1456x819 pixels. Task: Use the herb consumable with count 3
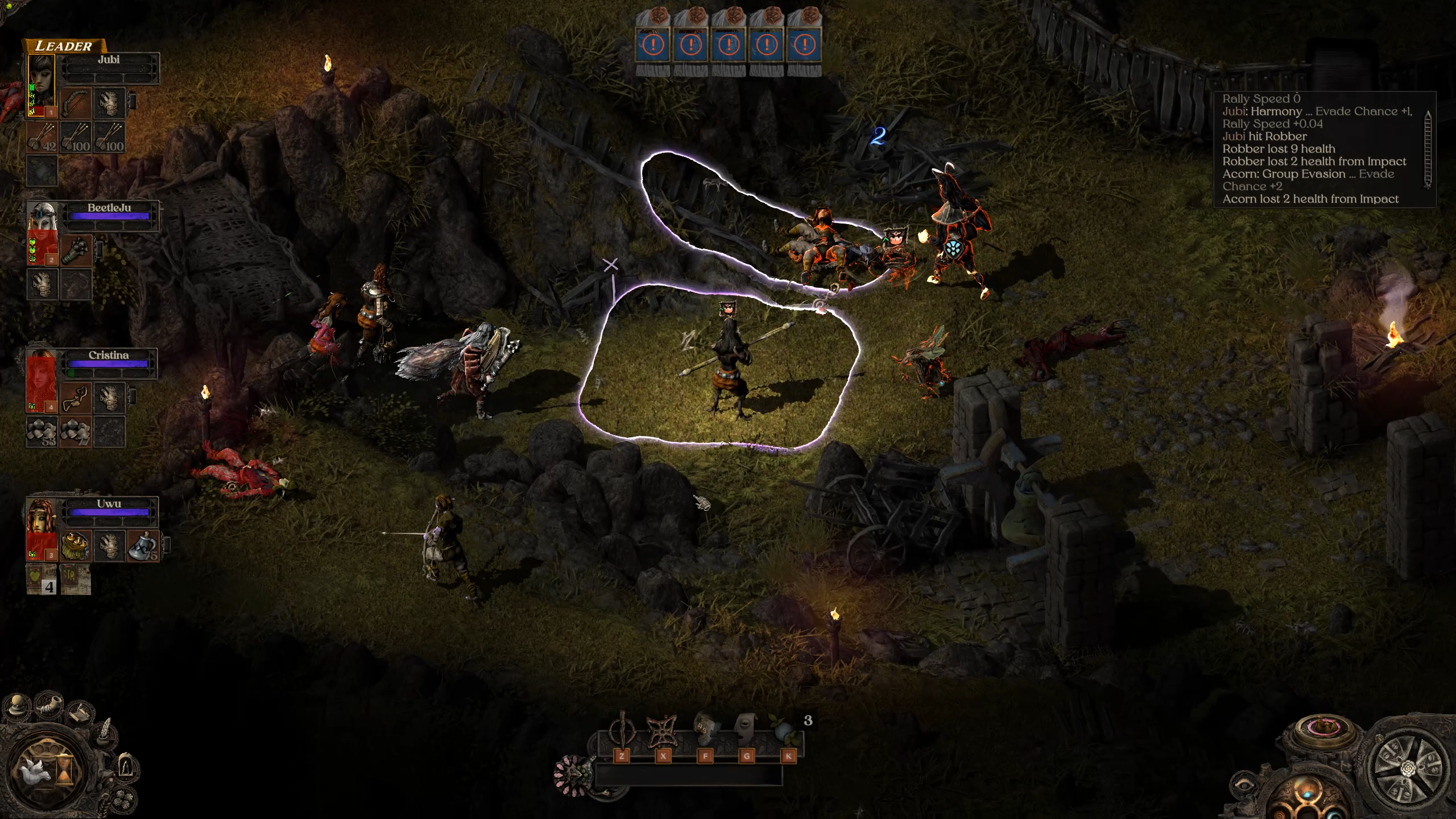(787, 732)
